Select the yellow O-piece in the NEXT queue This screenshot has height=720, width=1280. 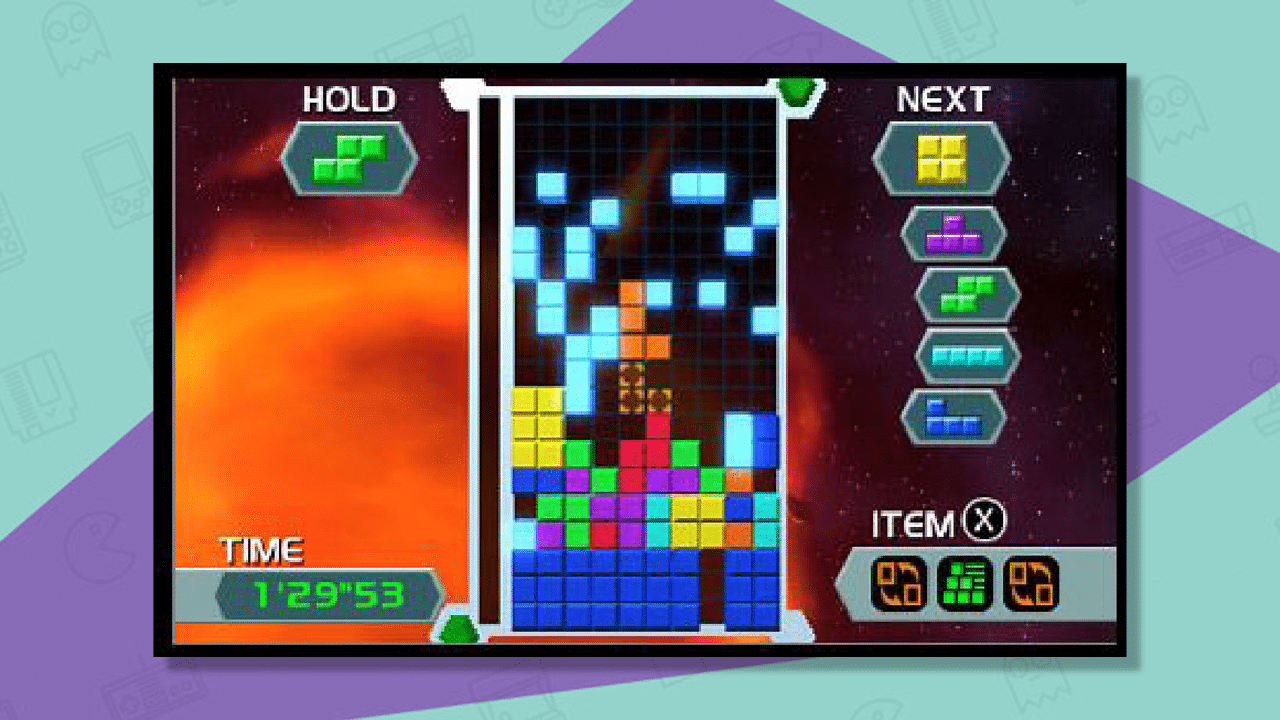(x=942, y=160)
